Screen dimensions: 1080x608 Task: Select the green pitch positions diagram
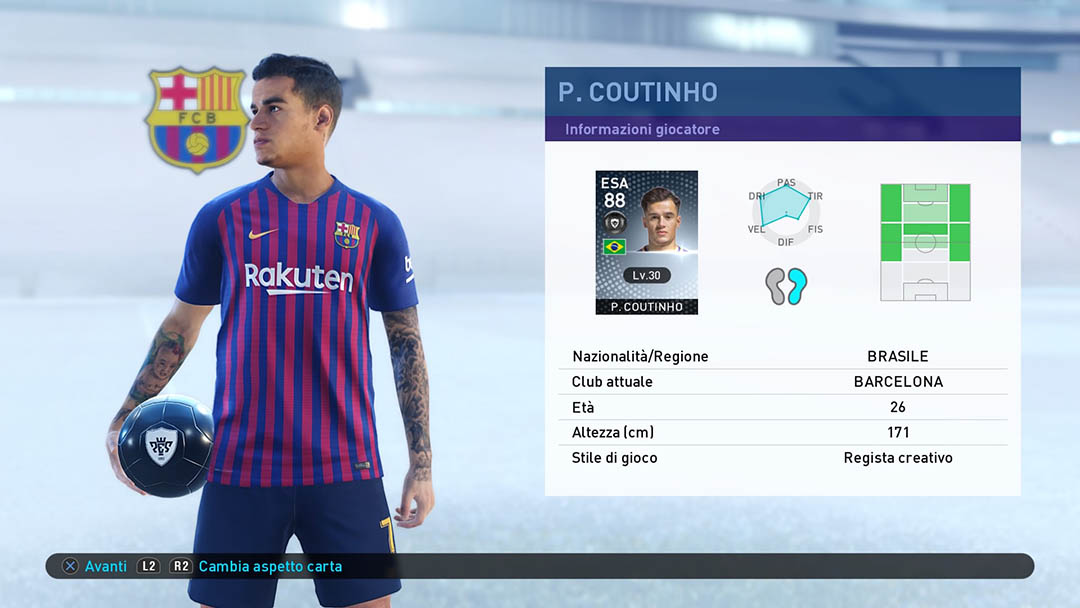tap(925, 242)
